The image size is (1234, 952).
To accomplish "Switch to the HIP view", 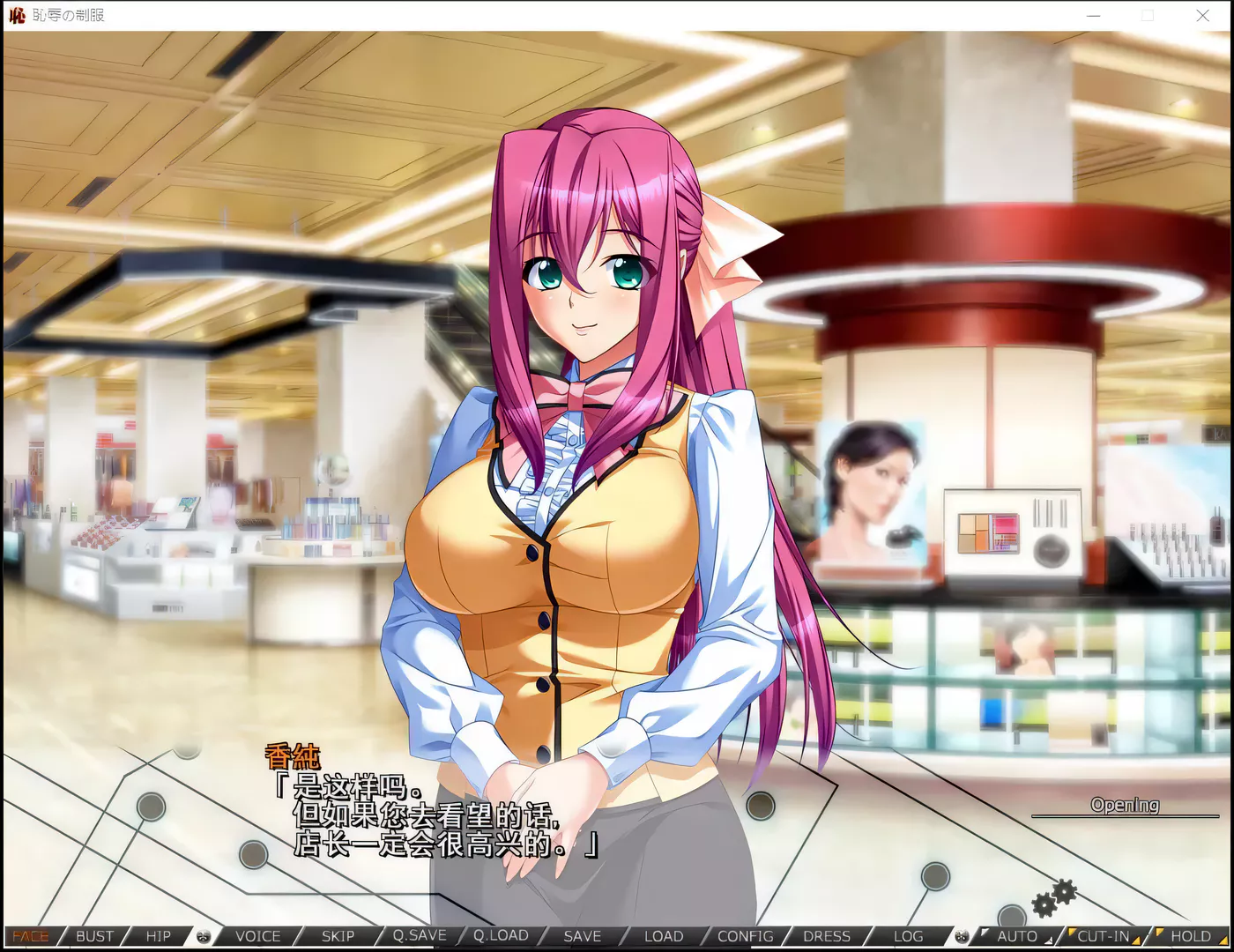I will [x=159, y=936].
